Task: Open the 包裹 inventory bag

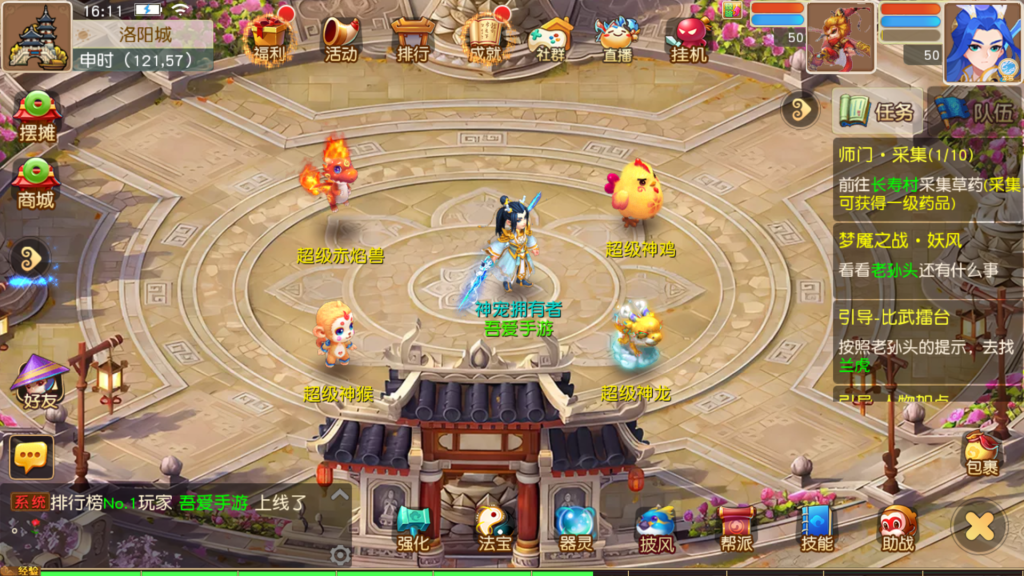Action: pos(981,452)
